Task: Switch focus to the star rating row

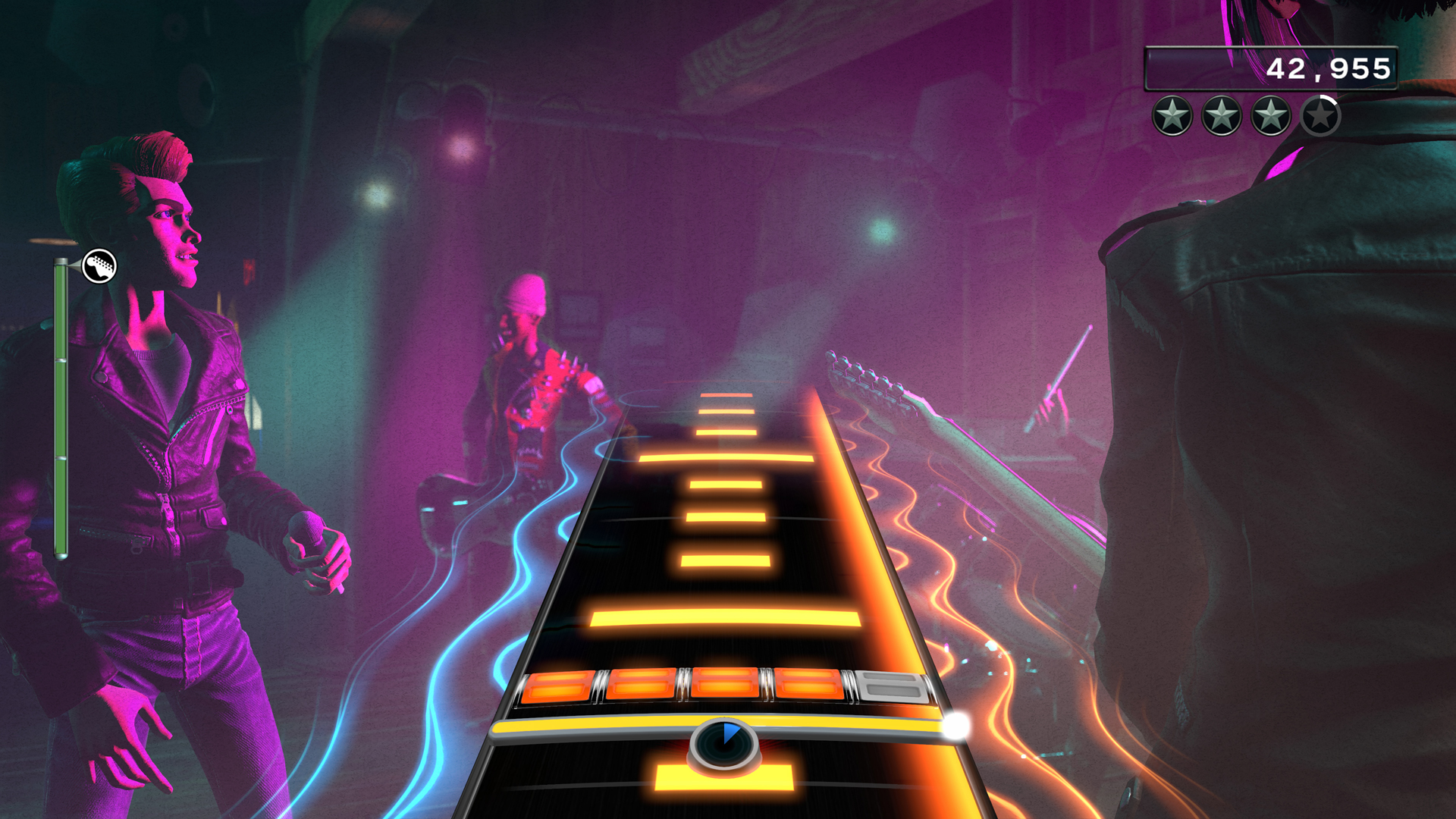Action: (x=1246, y=115)
